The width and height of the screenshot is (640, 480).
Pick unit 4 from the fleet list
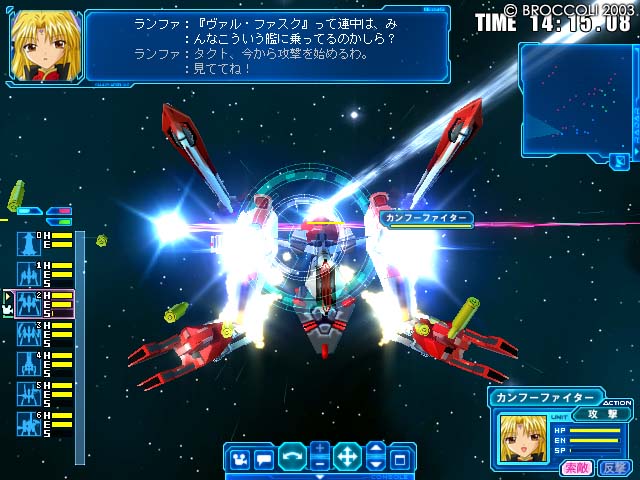click(x=27, y=362)
